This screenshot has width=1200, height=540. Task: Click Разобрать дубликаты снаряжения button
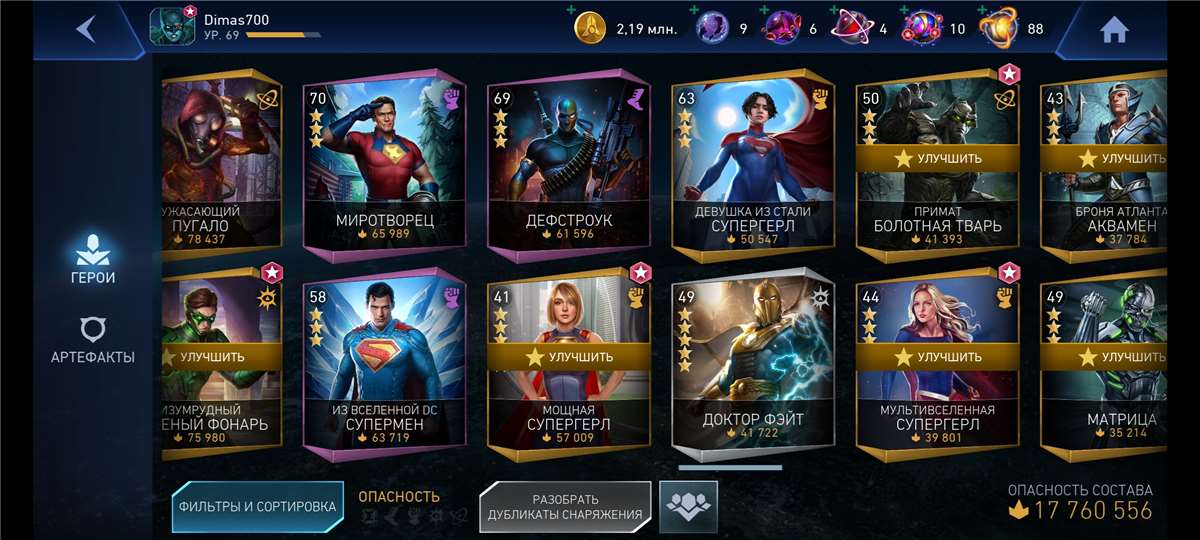565,506
